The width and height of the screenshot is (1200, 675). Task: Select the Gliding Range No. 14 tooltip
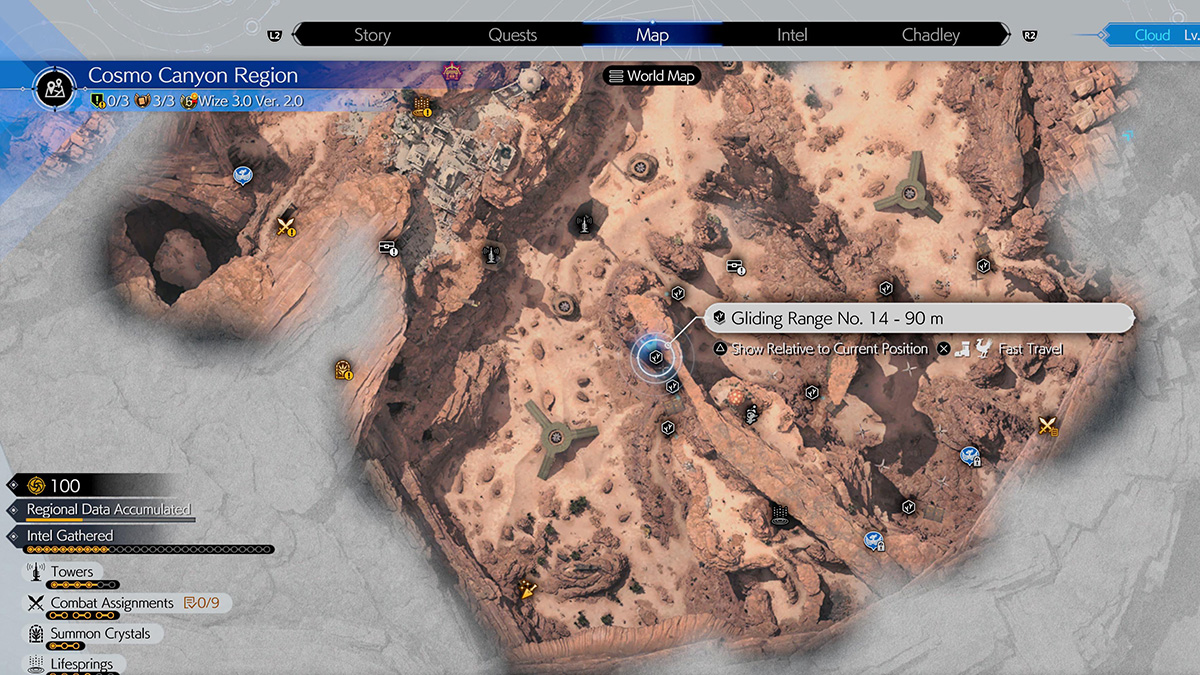[920, 318]
